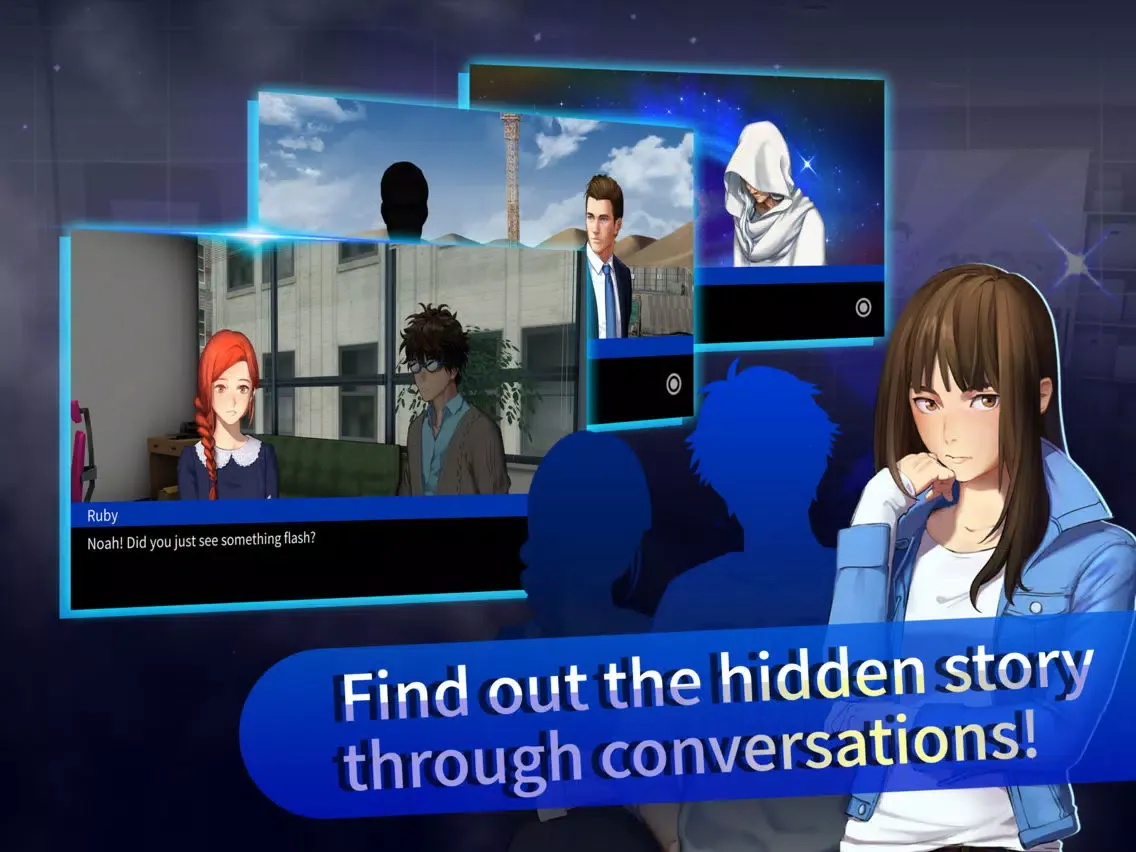Click the circle icon under the white-hooded figure
Image resolution: width=1136 pixels, height=852 pixels.
[x=864, y=308]
